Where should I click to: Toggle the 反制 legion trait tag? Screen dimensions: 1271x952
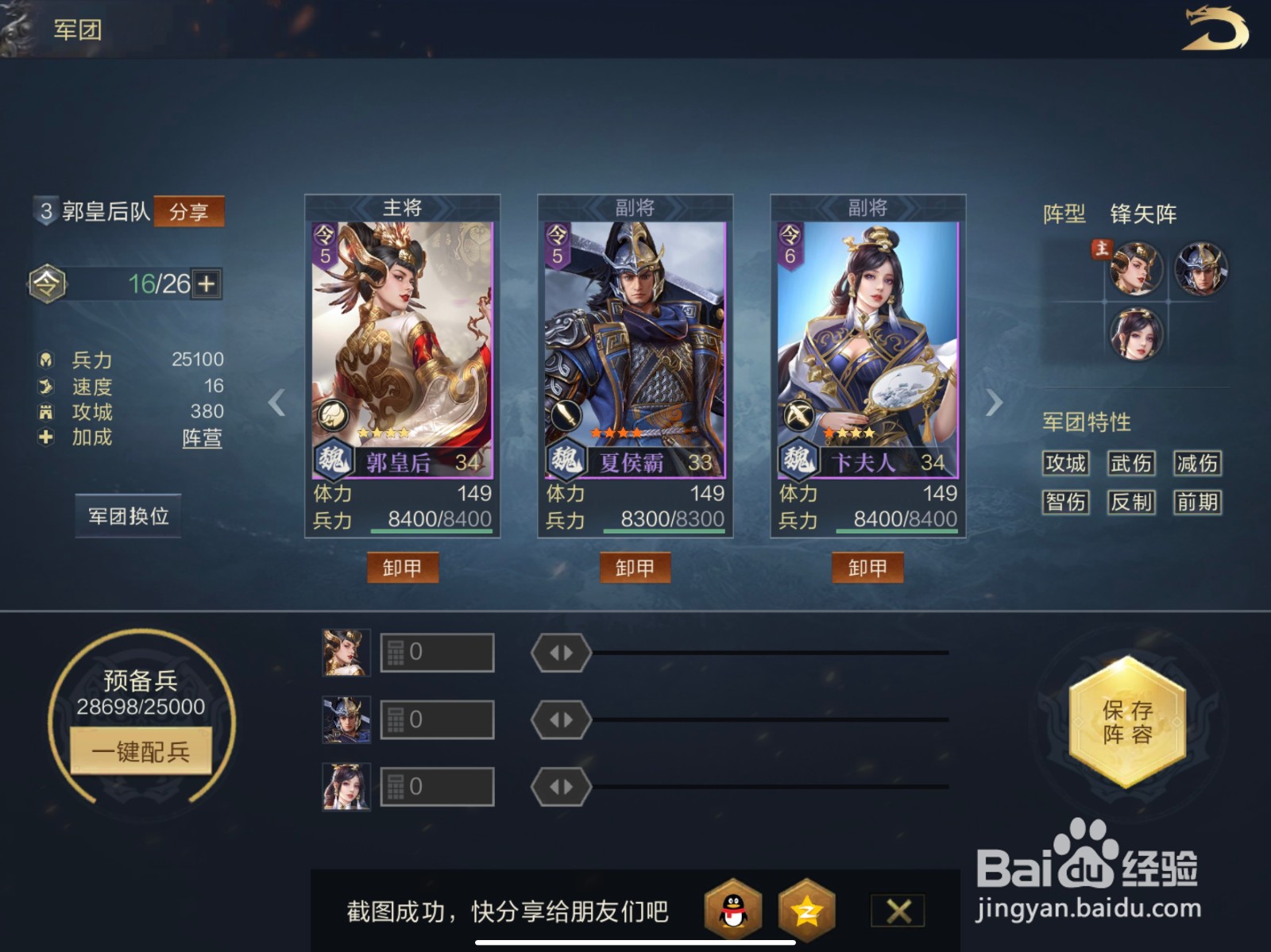point(1131,503)
